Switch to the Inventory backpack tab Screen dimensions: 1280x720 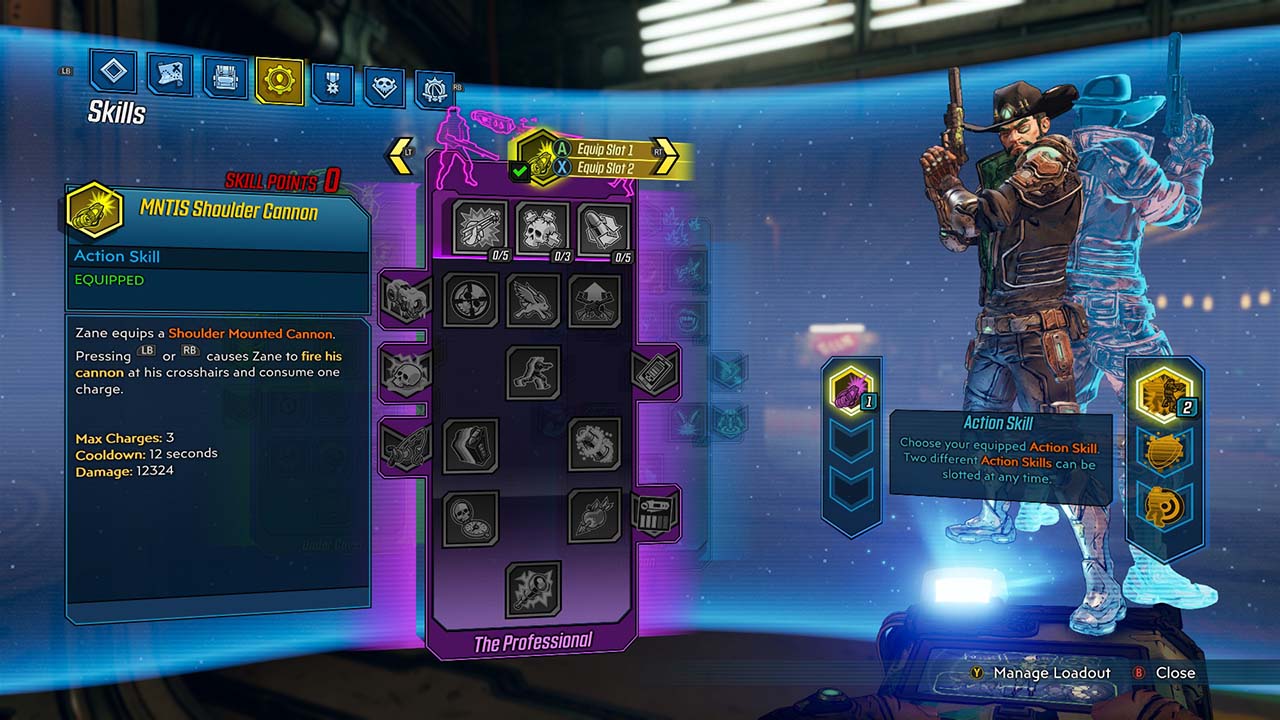[x=225, y=77]
